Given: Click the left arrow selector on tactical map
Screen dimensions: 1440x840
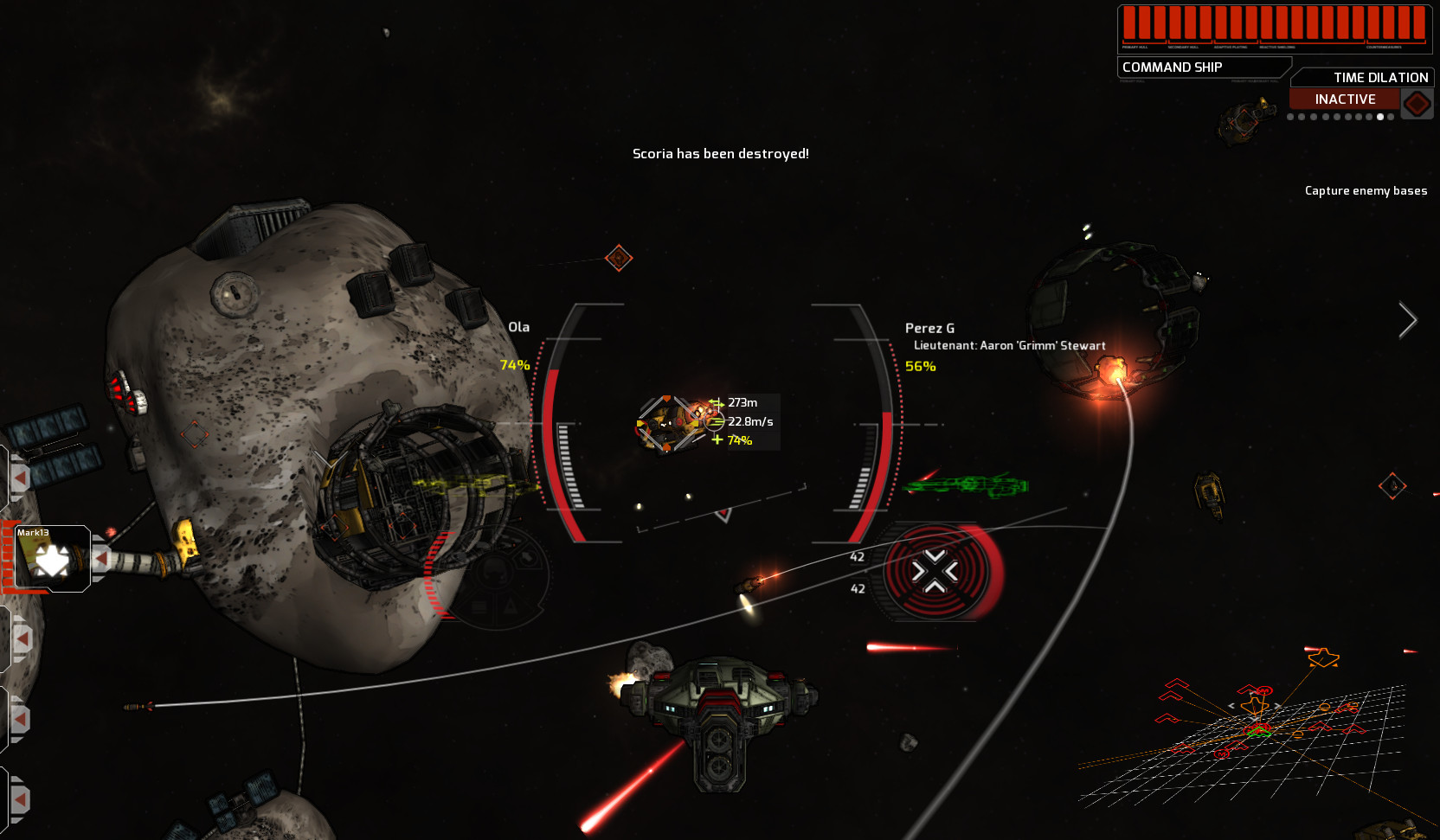Looking at the screenshot, I should click(1231, 705).
